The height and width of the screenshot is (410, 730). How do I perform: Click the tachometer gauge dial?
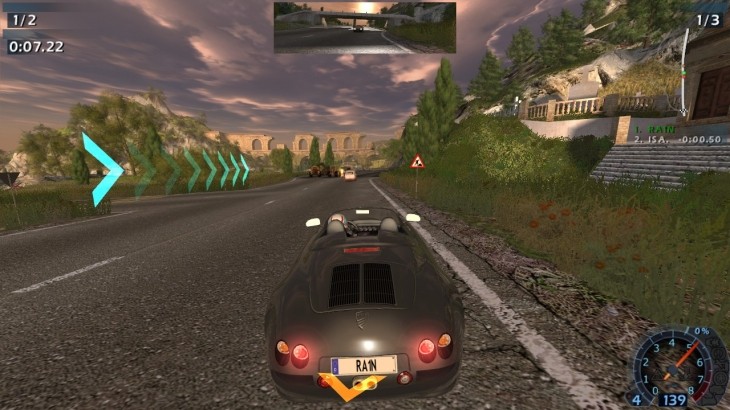677,364
